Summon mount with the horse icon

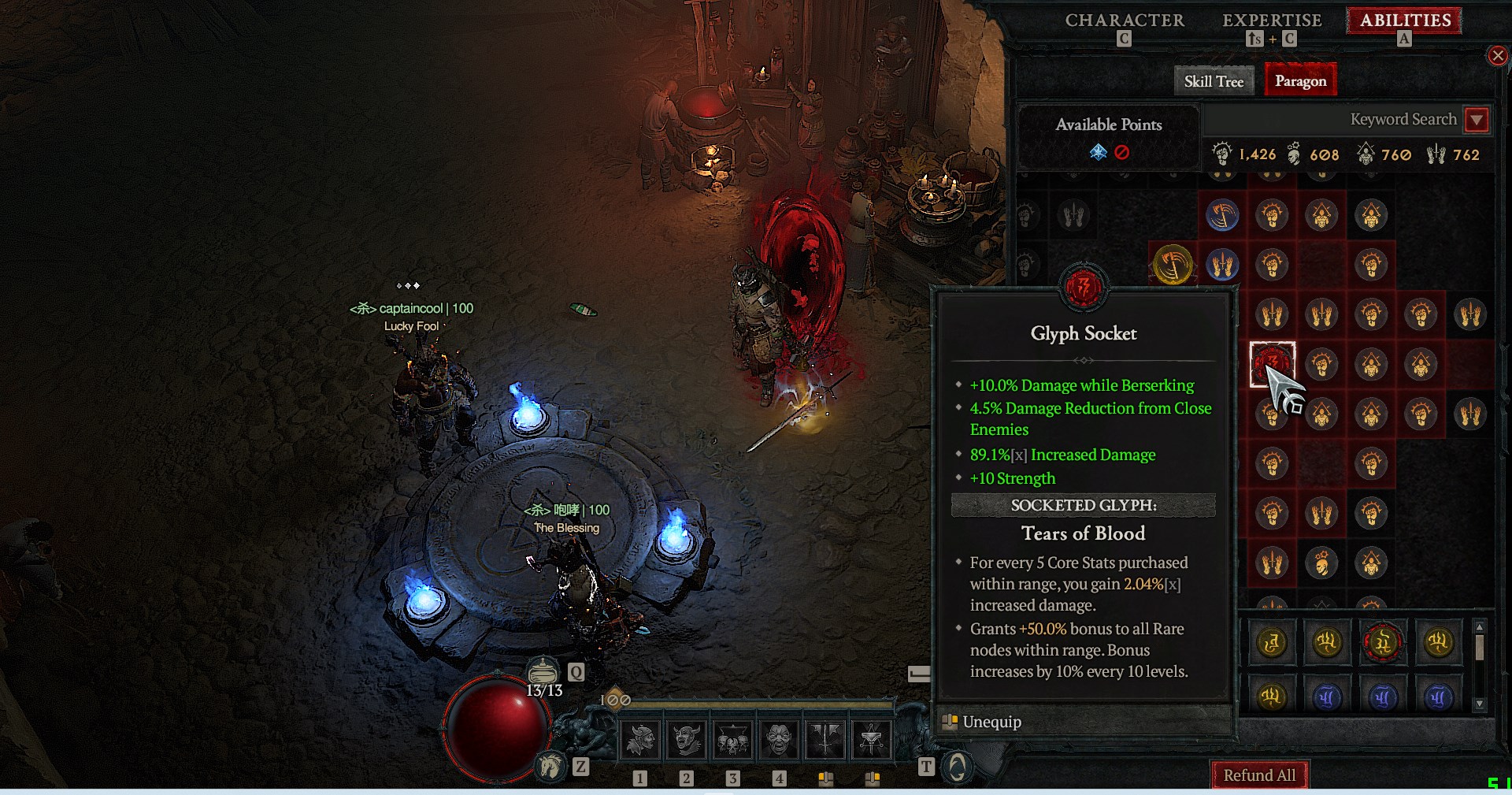550,765
